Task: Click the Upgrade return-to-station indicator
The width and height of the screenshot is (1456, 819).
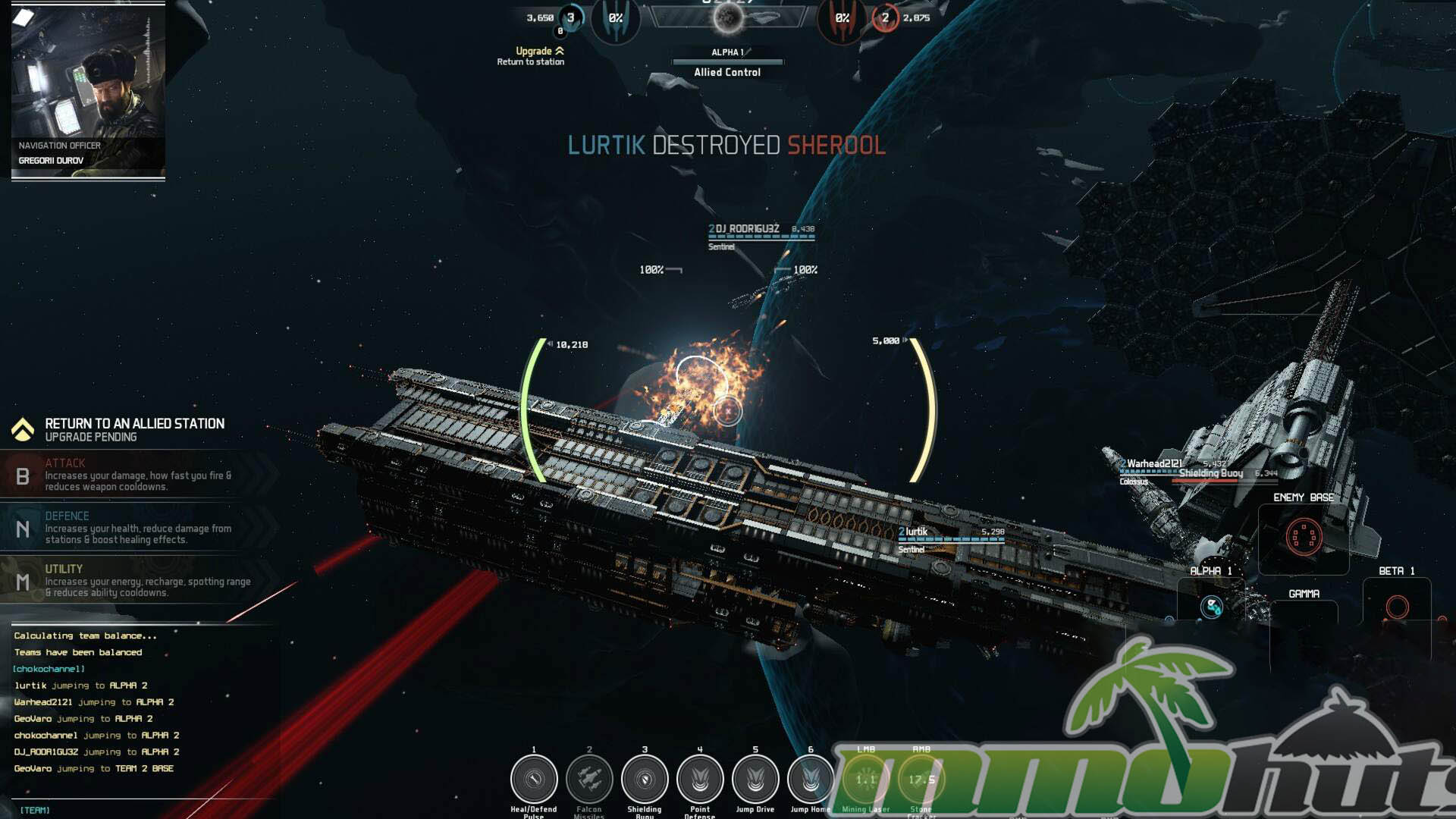Action: click(x=533, y=55)
